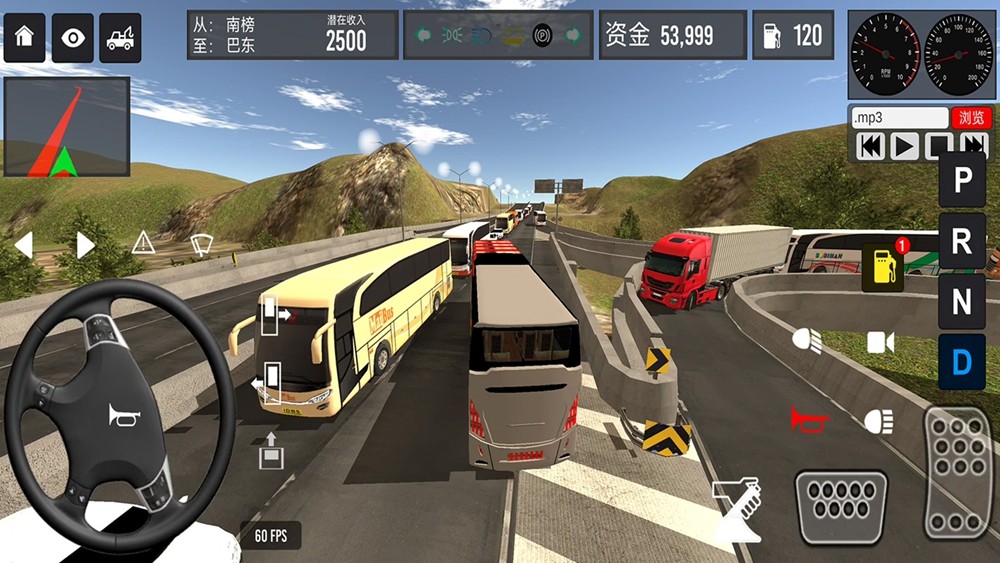Skip back to the previous music track

(x=871, y=147)
